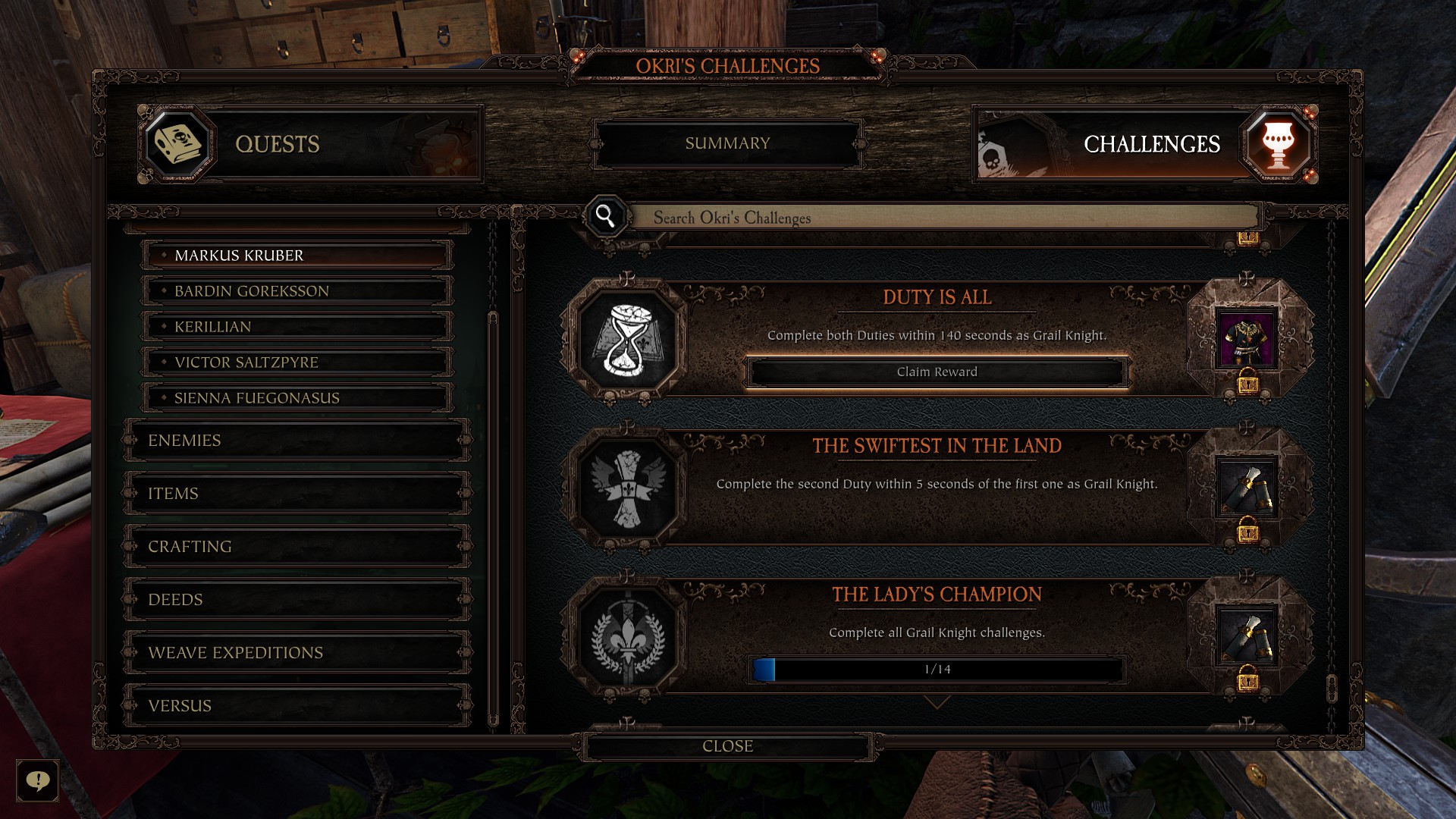
Task: Open the Summary tab
Action: click(x=727, y=143)
